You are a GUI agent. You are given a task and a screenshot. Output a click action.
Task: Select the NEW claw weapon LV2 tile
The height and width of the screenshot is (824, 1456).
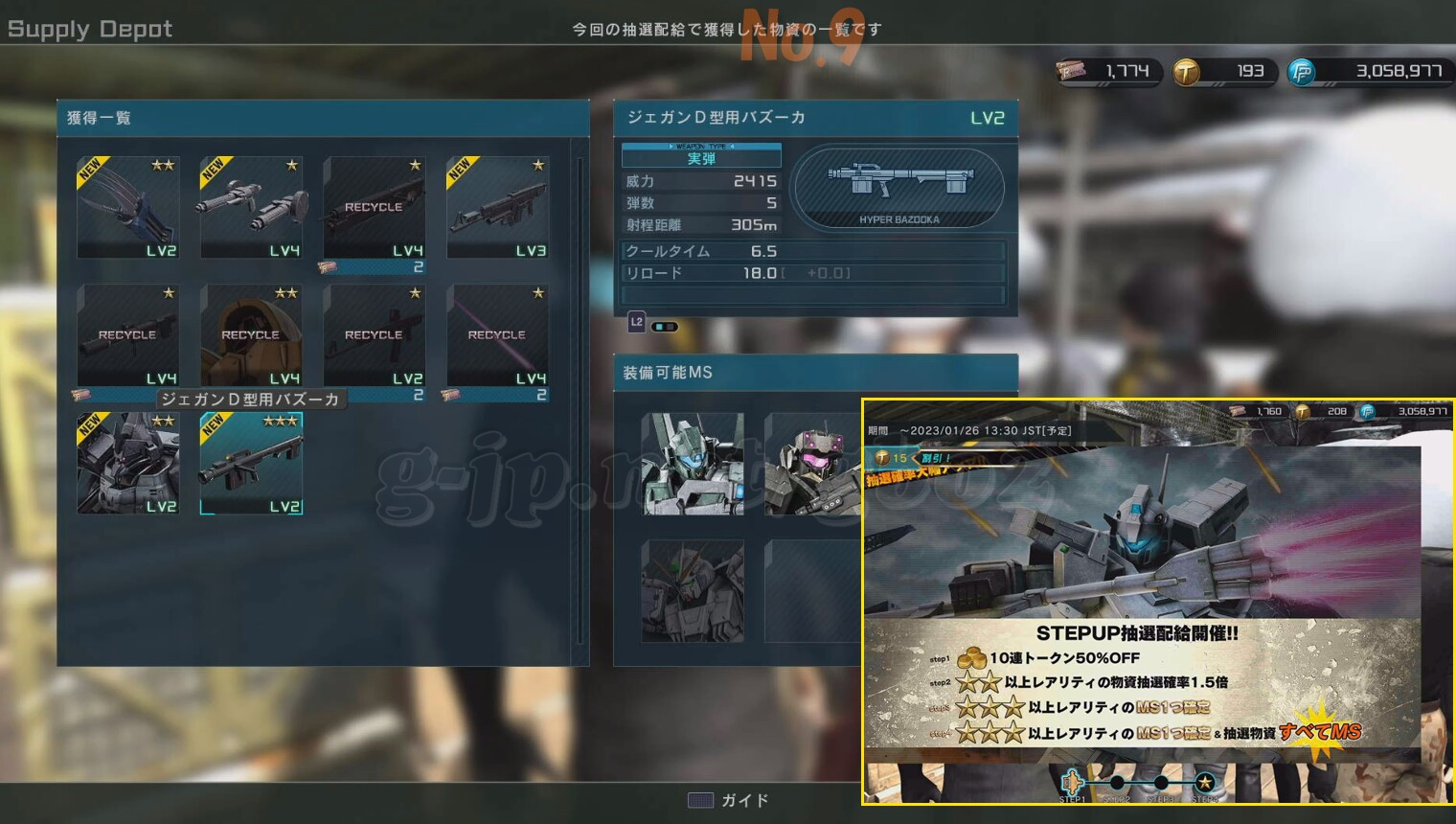[x=128, y=208]
